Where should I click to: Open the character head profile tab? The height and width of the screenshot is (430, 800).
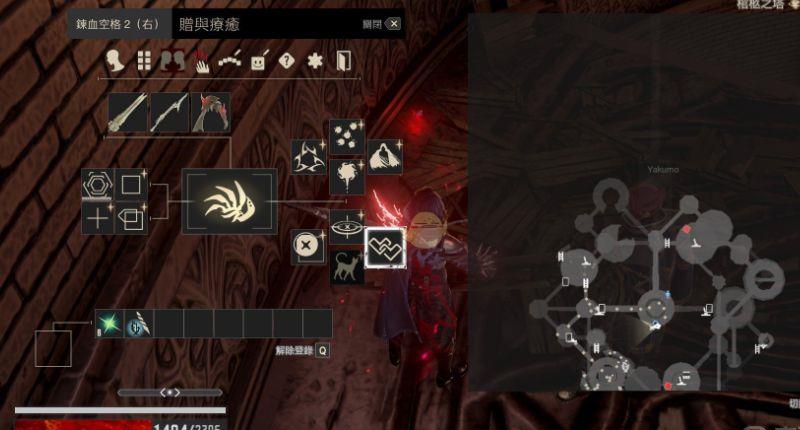click(116, 61)
